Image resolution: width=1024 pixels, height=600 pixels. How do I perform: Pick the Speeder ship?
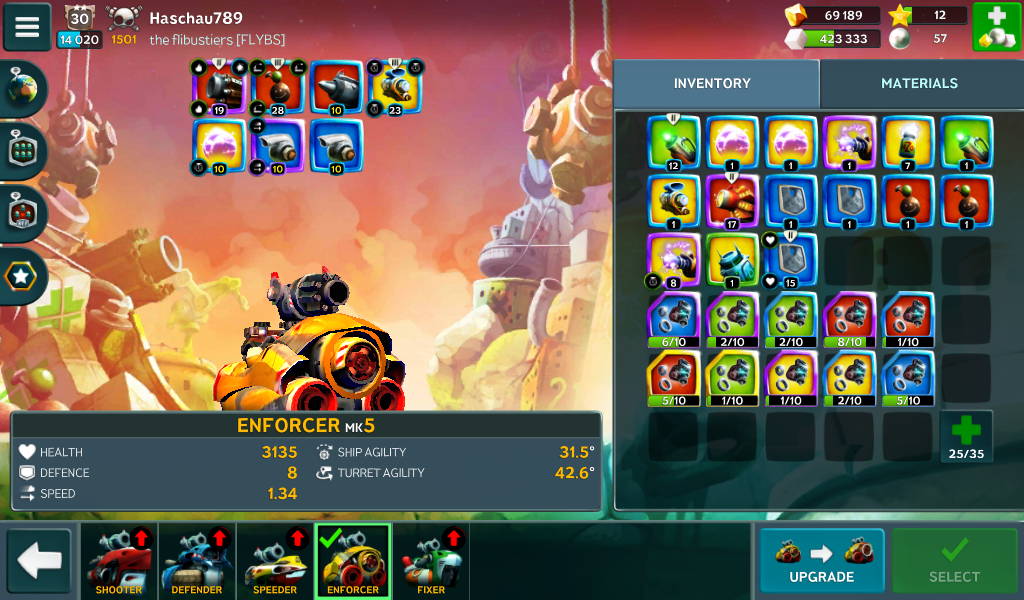(275, 560)
